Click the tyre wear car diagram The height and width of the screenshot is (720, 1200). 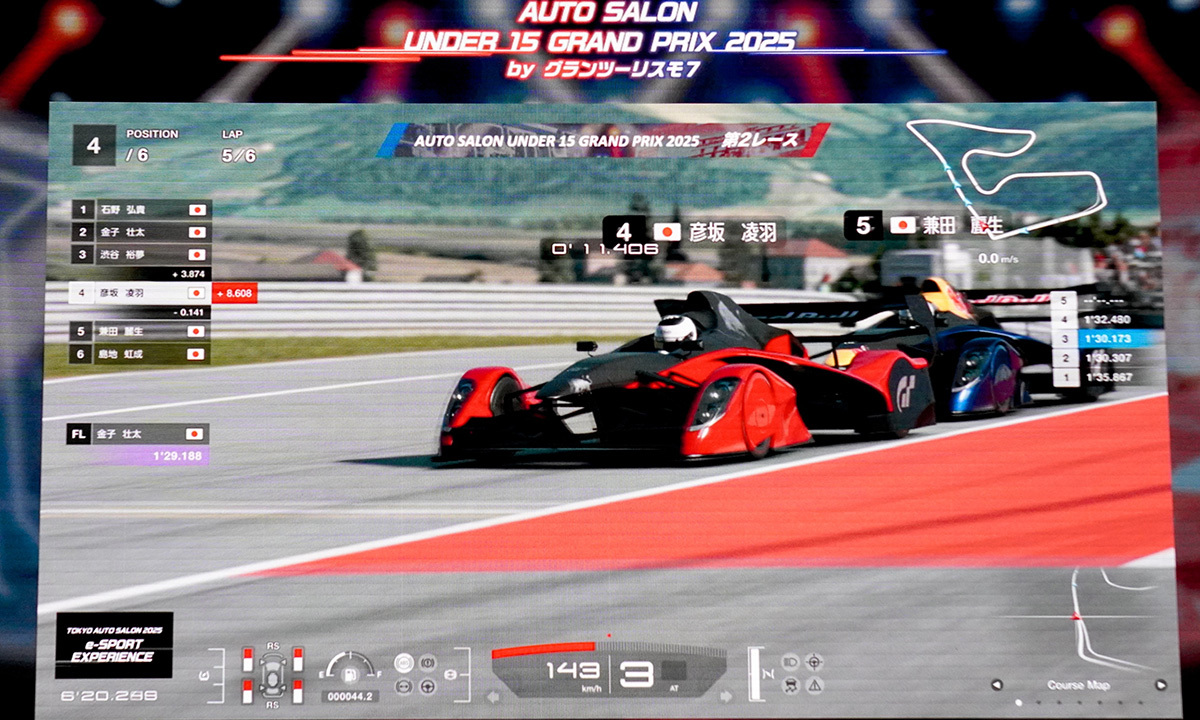tap(271, 673)
